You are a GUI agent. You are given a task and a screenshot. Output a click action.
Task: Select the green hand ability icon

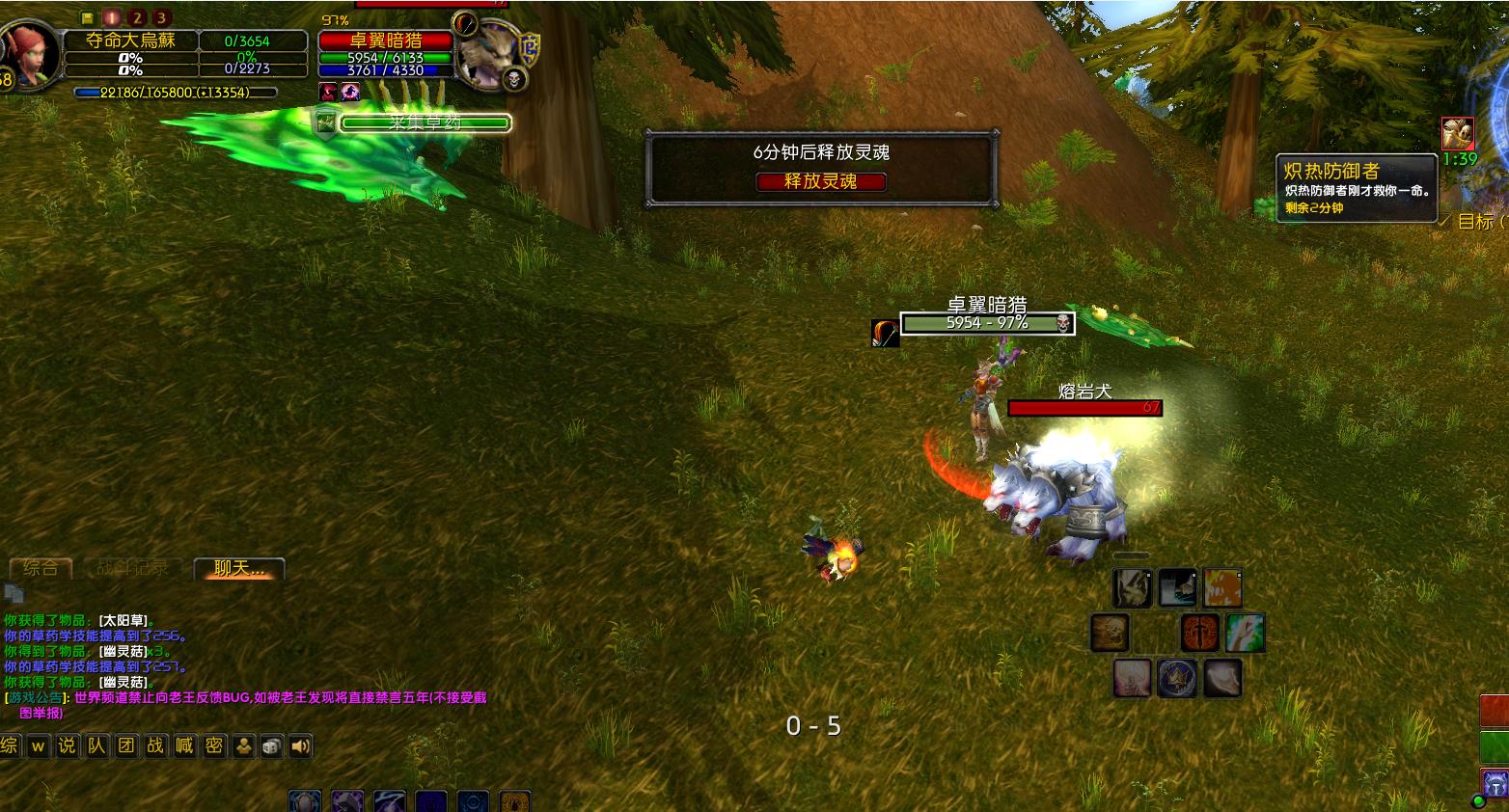(x=1245, y=634)
